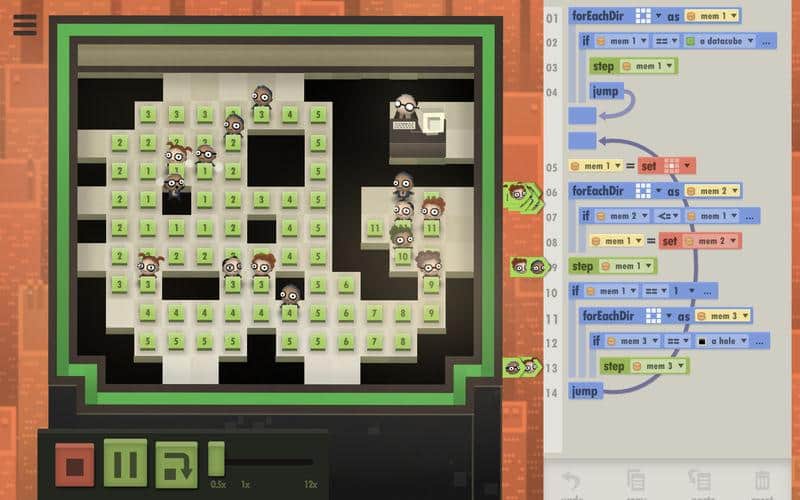The image size is (800, 500).
Task: Pause the running program
Action: click(125, 464)
